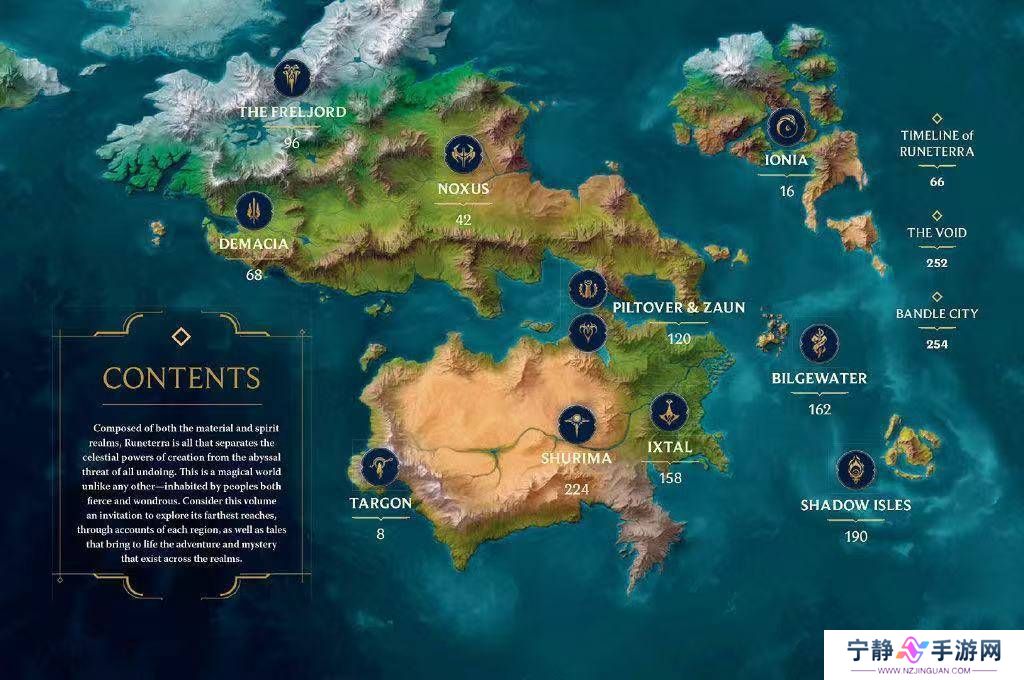Open the Bilgewater region marker
Image resolution: width=1024 pixels, height=680 pixels.
pos(819,345)
